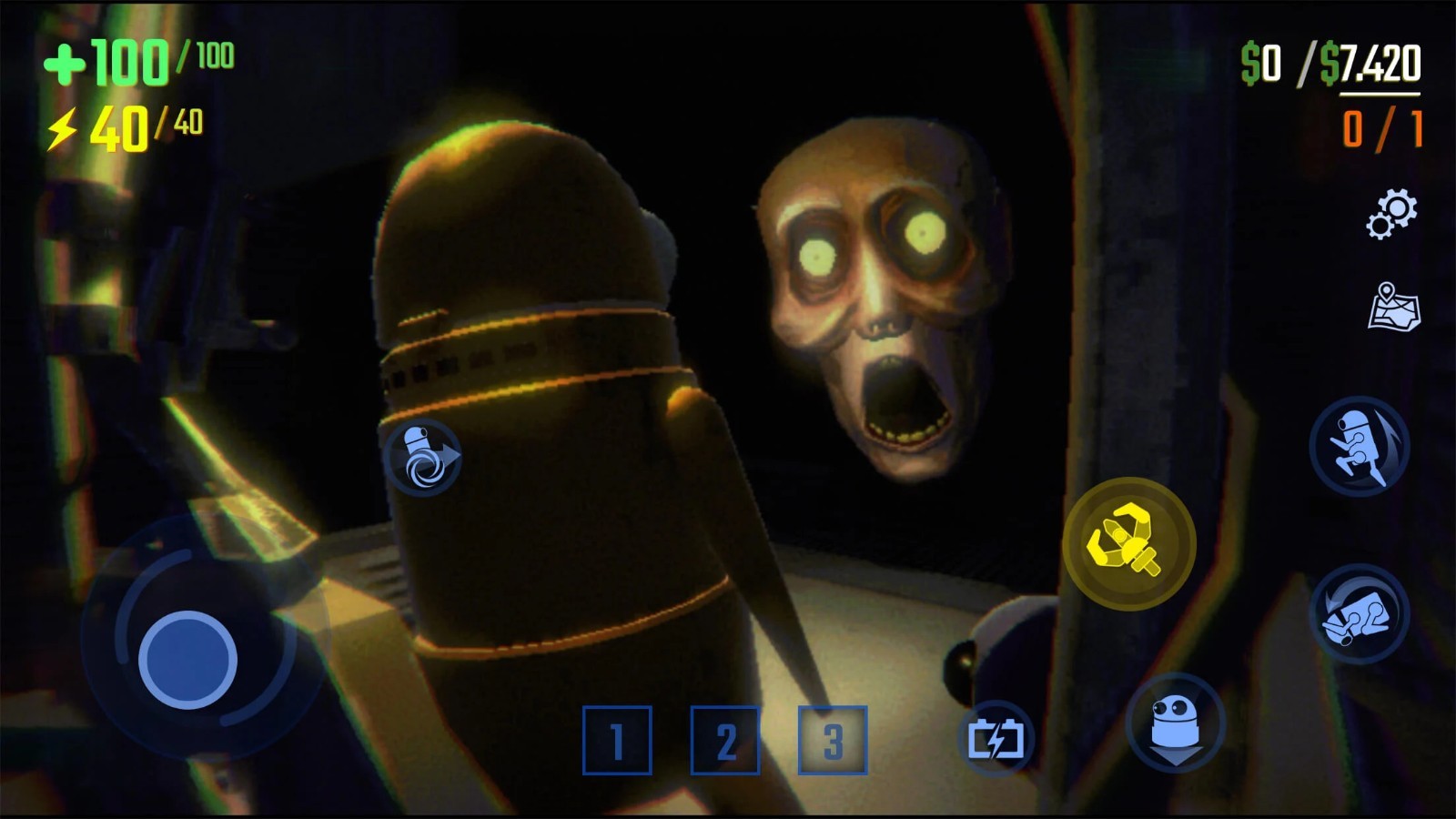Screen dimensions: 1456x819
Task: Tap the blue swirl push icon
Action: pyautogui.click(x=422, y=457)
